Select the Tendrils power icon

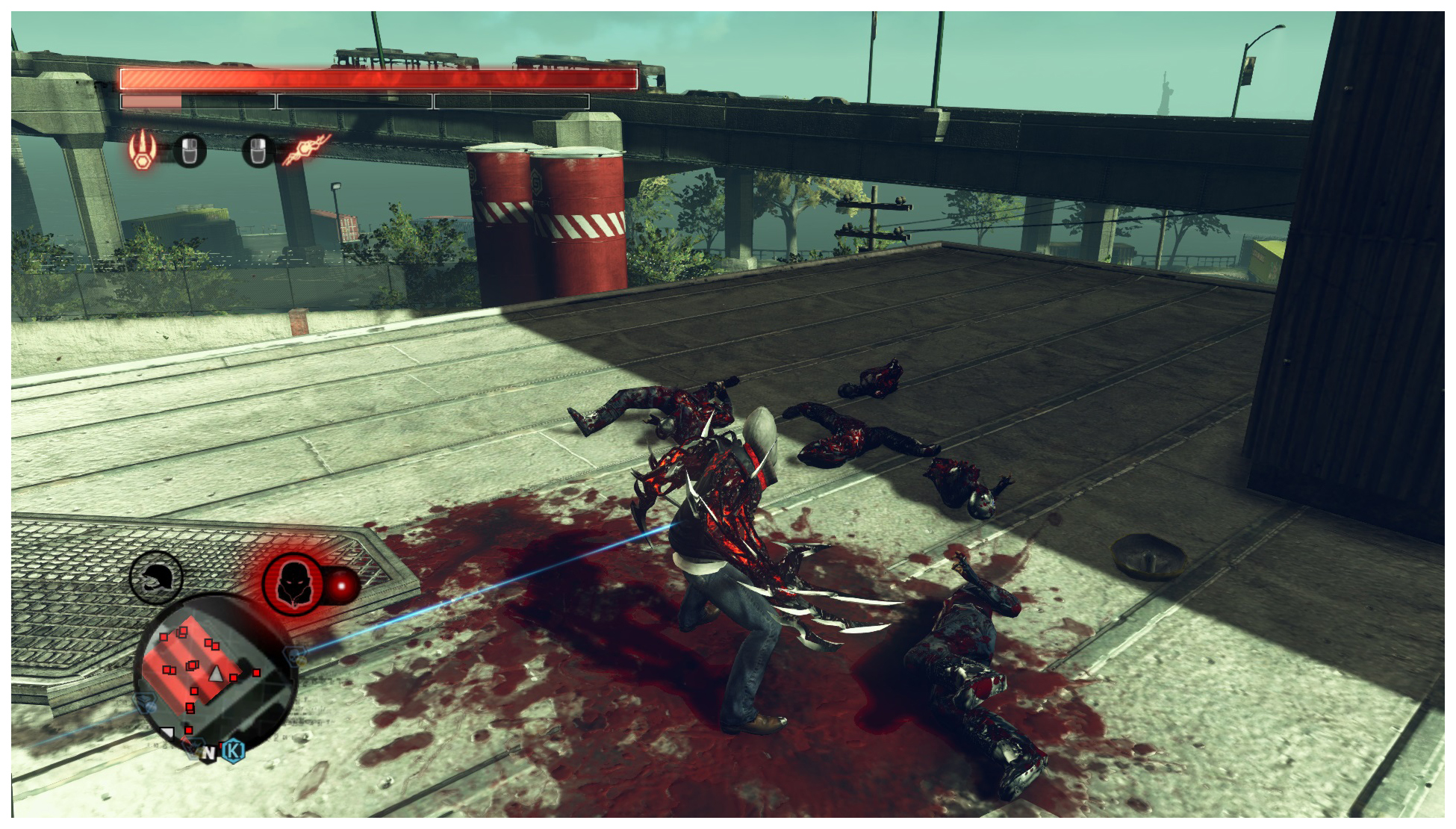(306, 149)
